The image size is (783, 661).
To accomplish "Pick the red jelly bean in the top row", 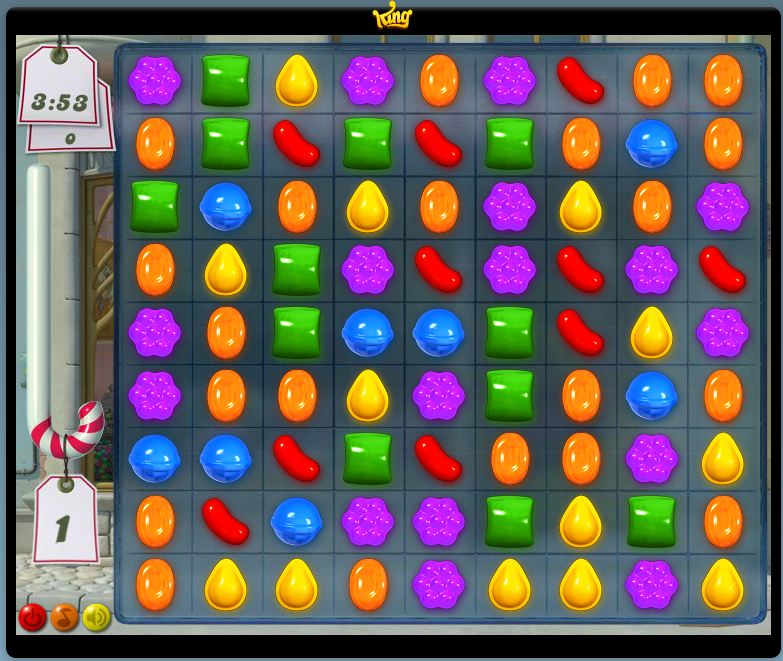I will [580, 80].
